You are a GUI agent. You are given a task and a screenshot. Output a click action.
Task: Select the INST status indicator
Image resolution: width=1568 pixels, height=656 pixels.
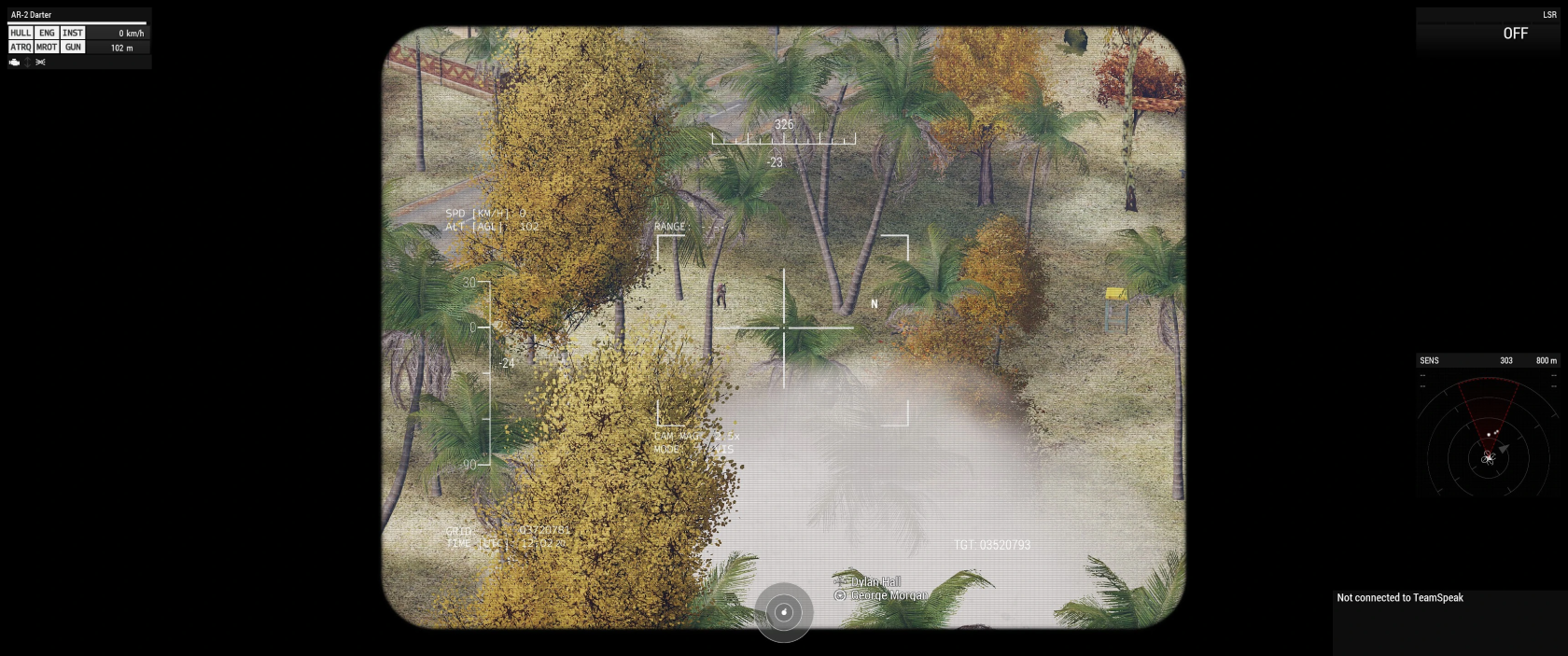73,33
